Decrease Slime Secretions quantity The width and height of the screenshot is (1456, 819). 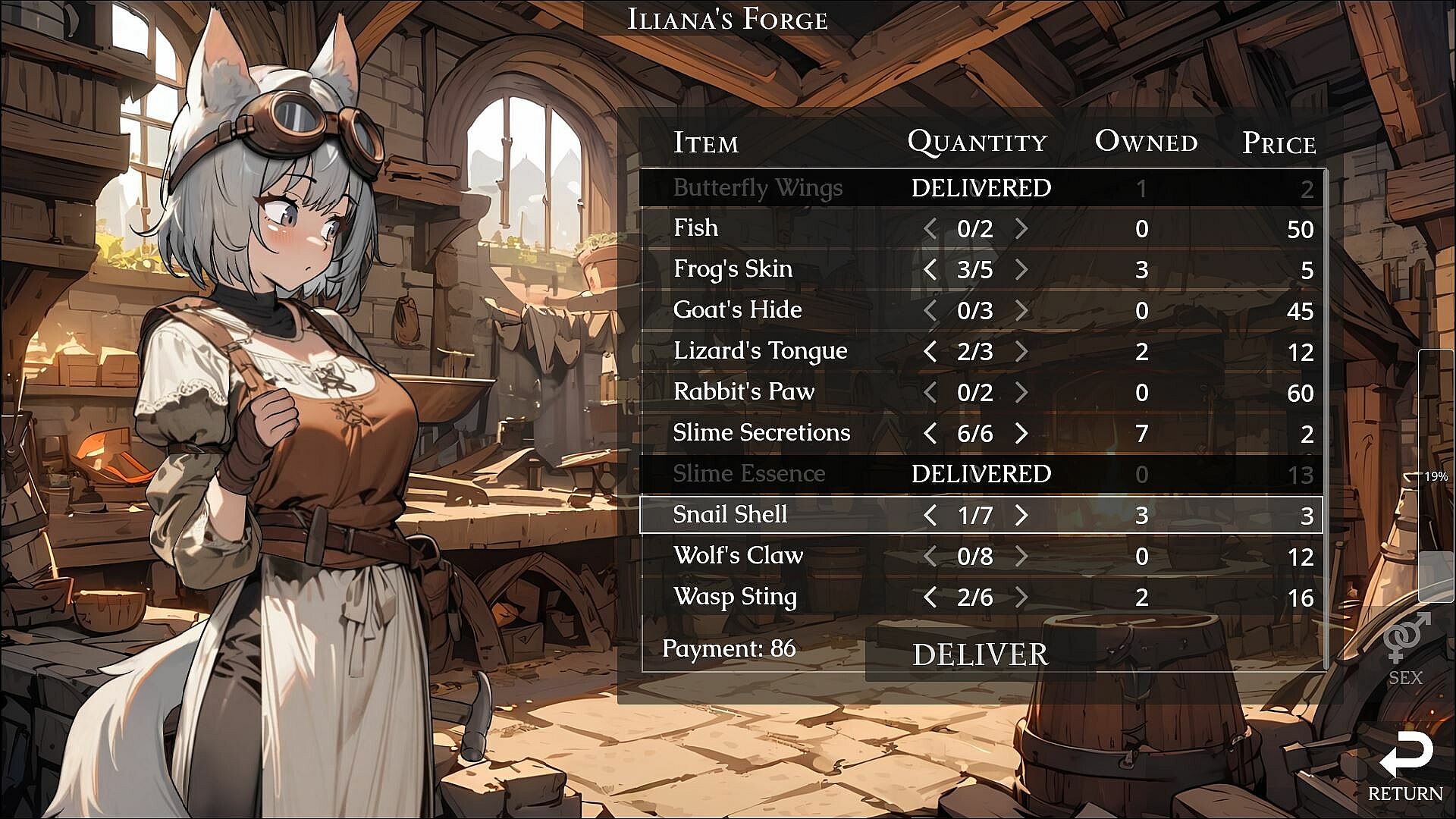click(x=930, y=433)
